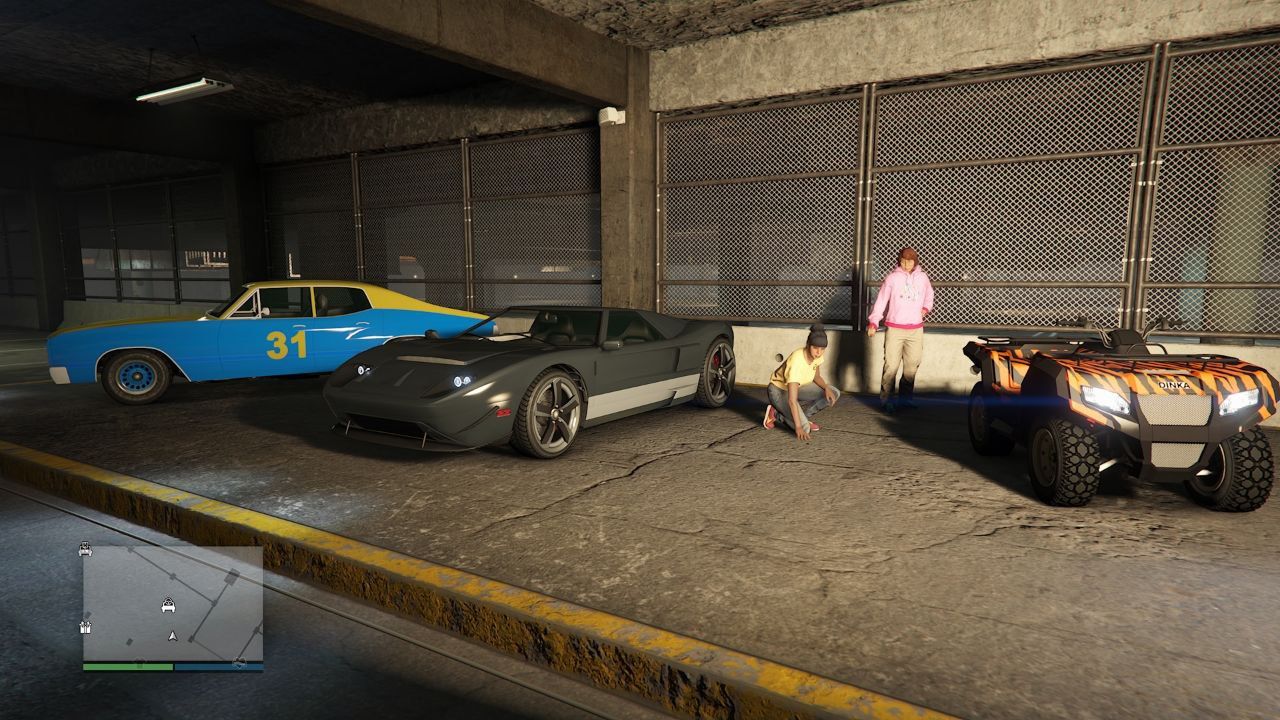The image size is (1280, 720).
Task: Click the player arrow on the minimap
Action: click(x=172, y=634)
